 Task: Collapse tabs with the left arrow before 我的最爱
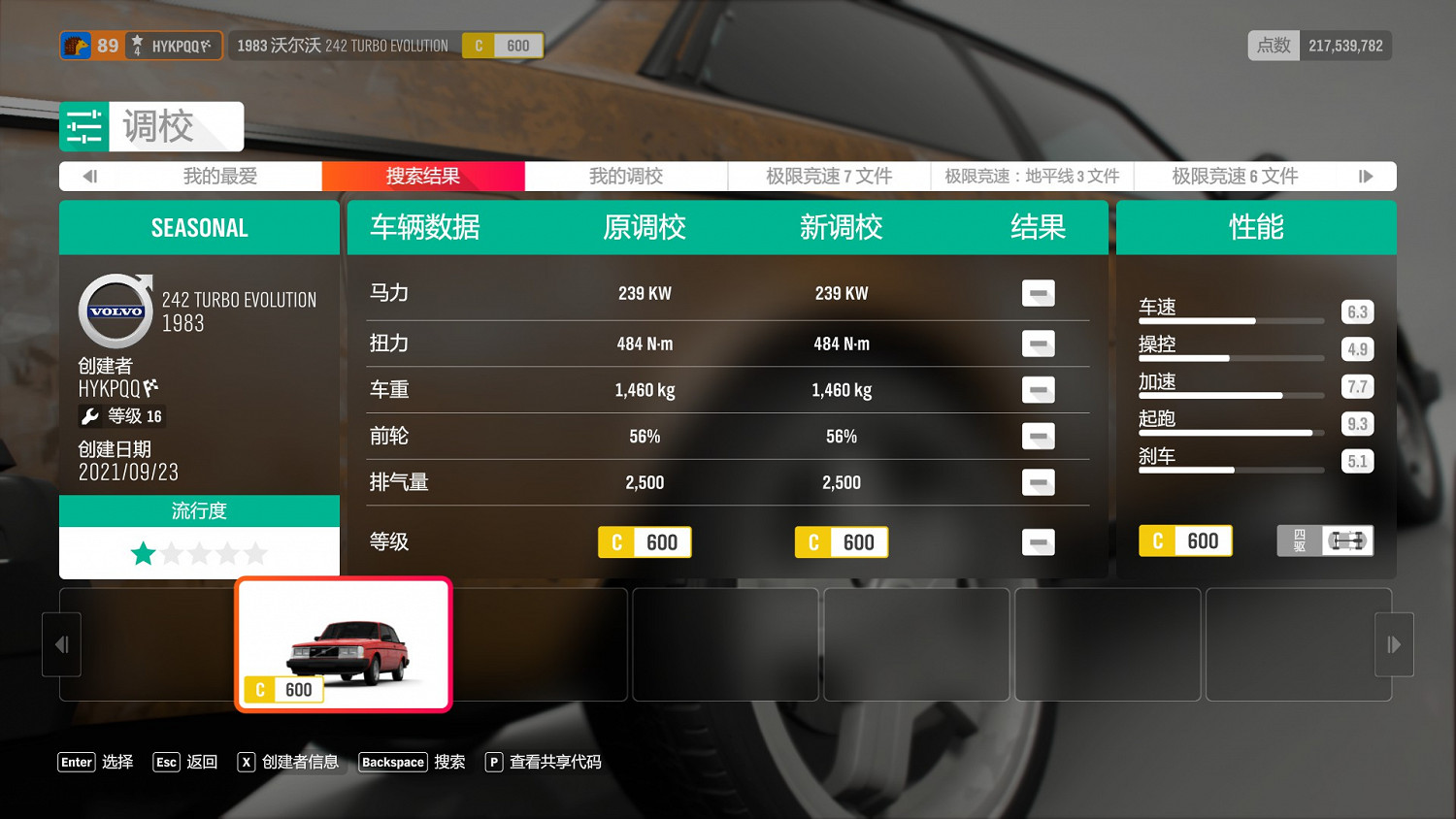[90, 176]
